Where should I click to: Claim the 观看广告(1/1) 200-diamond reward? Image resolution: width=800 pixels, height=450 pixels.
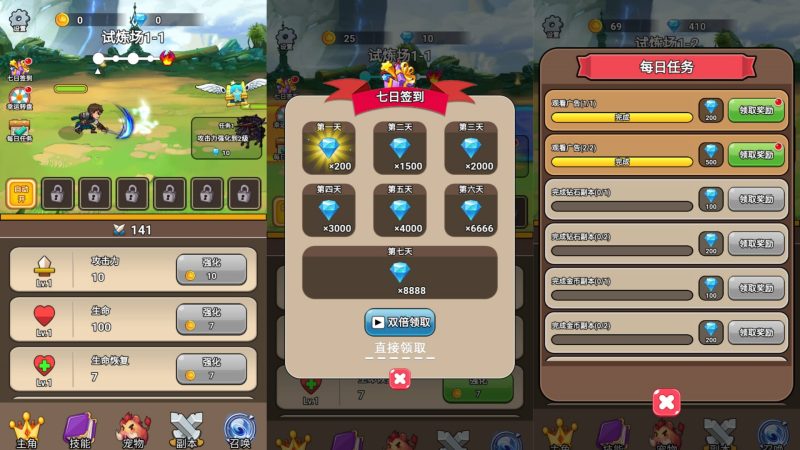pyautogui.click(x=755, y=110)
